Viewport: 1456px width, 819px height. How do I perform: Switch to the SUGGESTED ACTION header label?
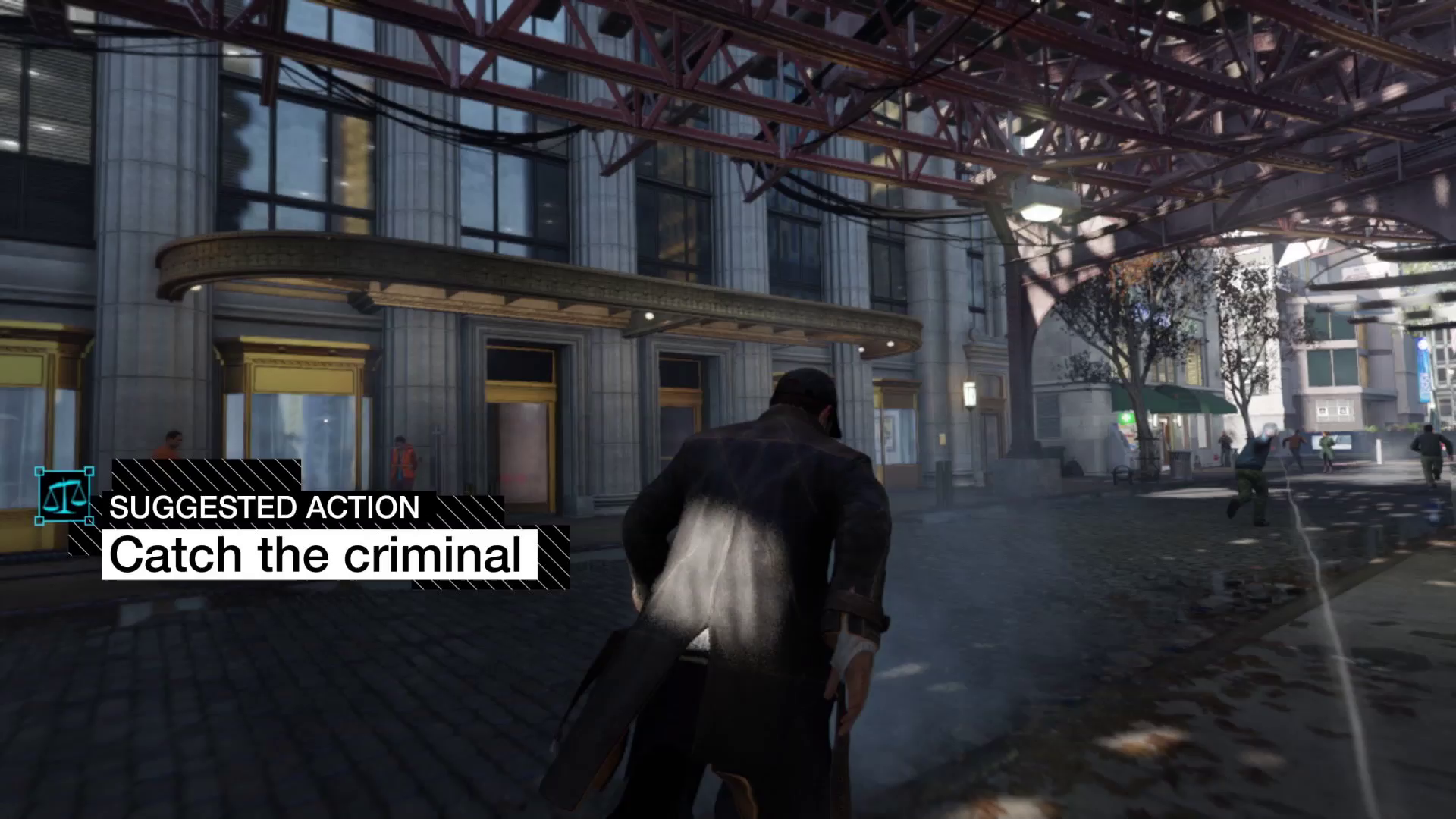pos(264,508)
